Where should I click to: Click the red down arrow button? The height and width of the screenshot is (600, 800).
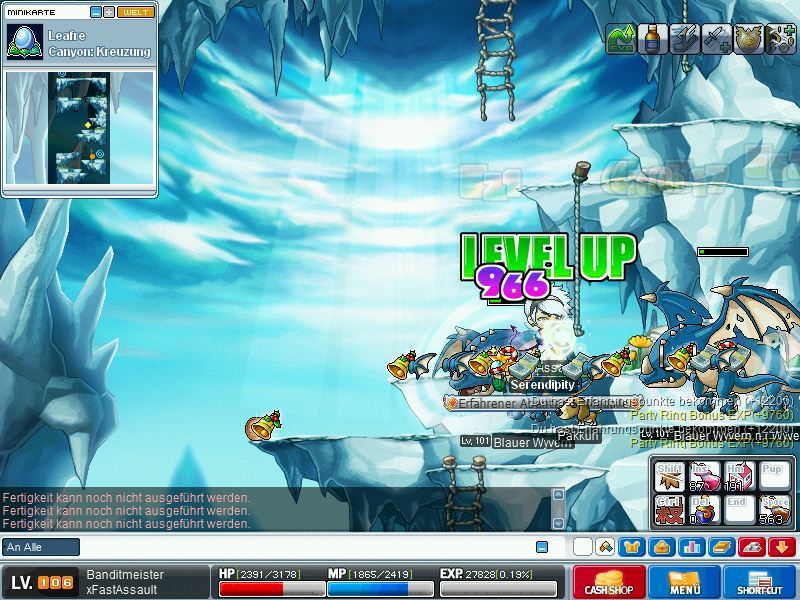tap(782, 547)
